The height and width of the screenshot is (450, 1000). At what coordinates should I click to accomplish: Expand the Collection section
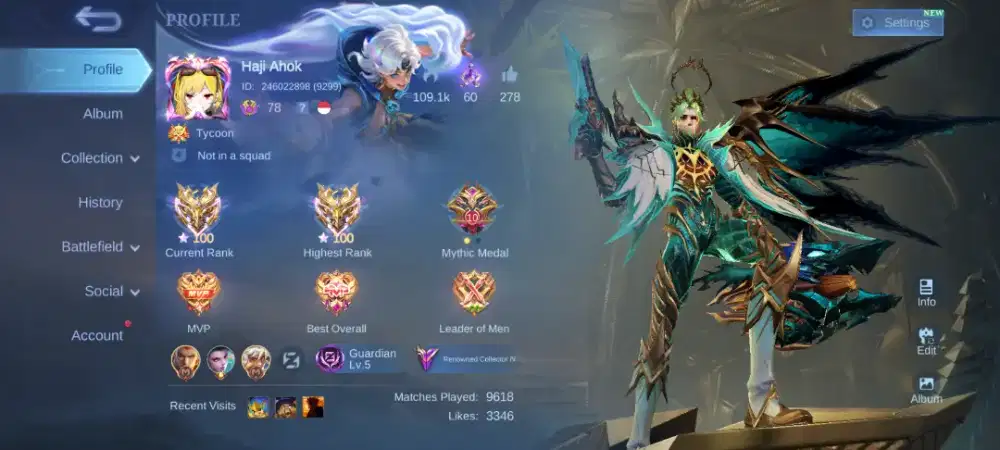tap(100, 158)
